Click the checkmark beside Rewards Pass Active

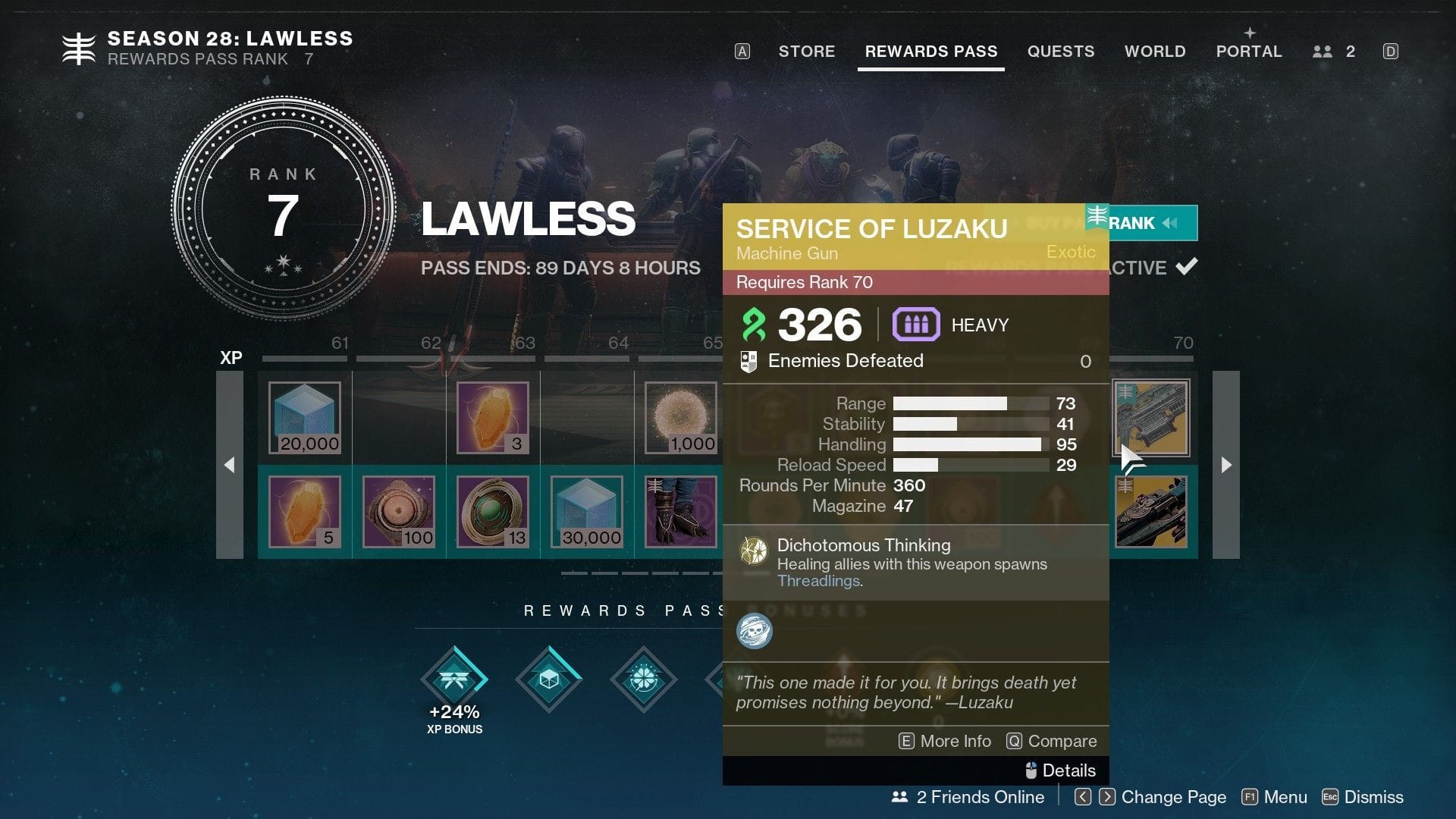tap(1189, 265)
